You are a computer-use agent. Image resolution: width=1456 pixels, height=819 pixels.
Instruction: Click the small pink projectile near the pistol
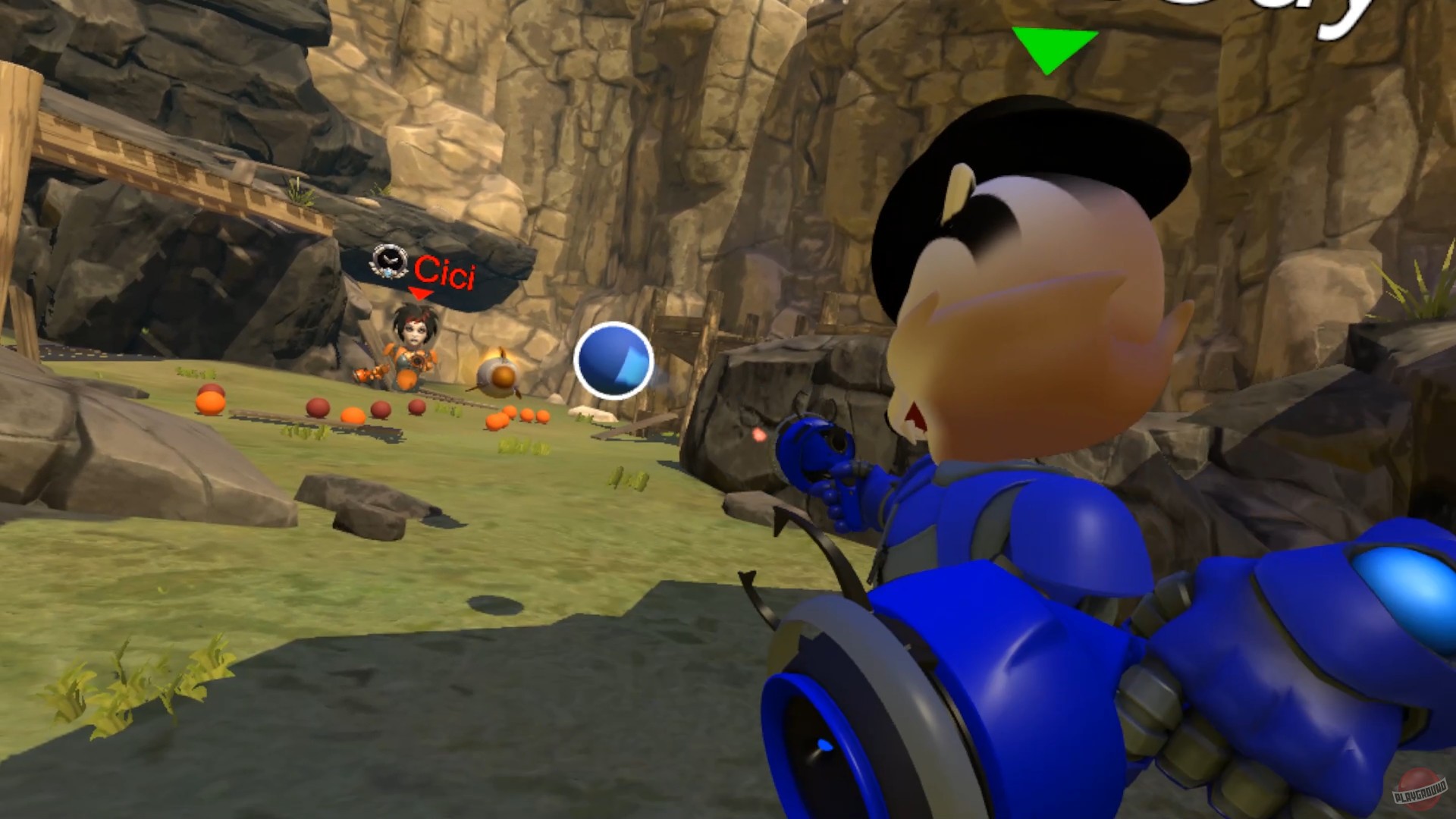coord(759,435)
